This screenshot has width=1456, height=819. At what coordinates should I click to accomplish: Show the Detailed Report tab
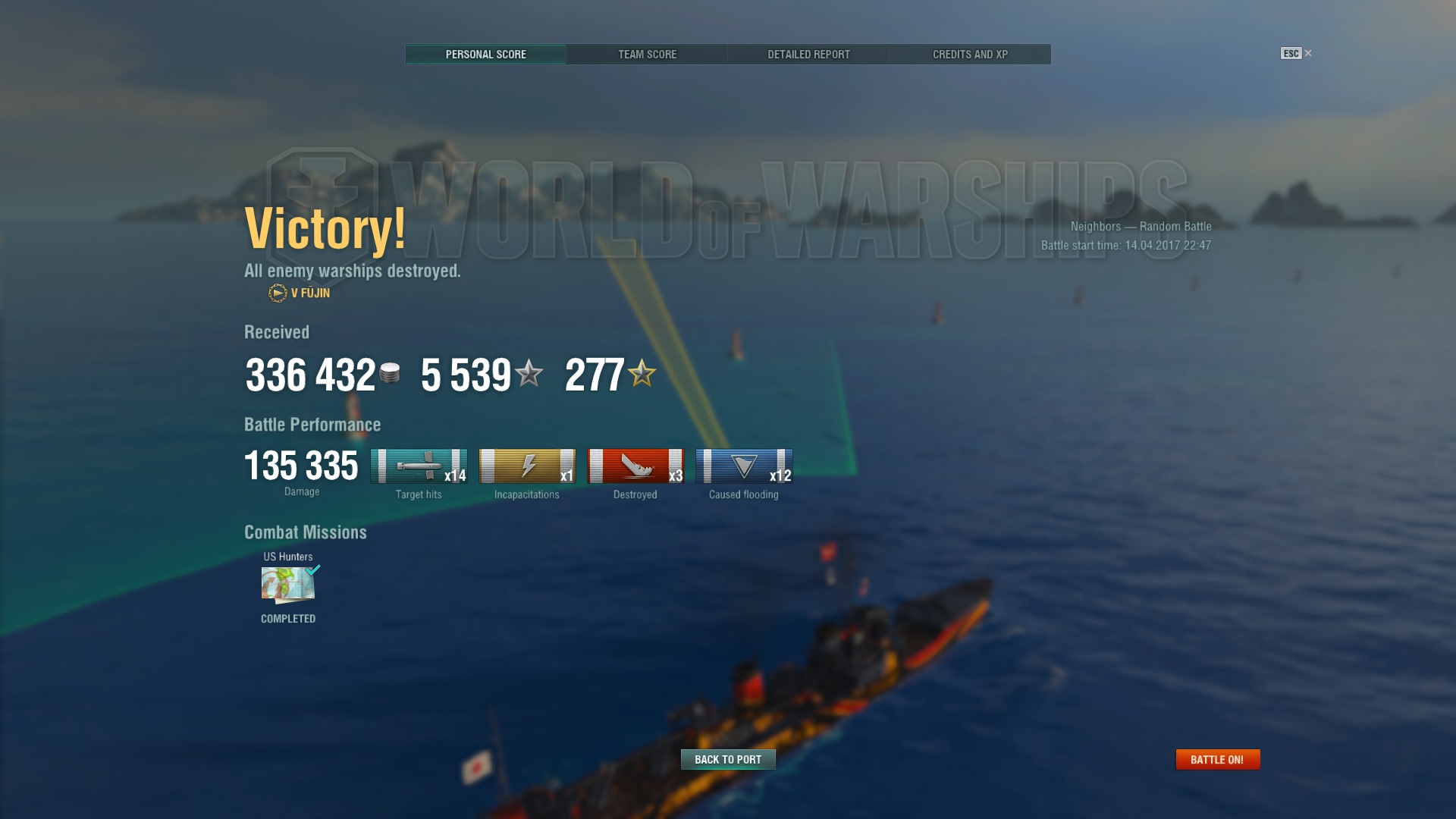pyautogui.click(x=808, y=55)
